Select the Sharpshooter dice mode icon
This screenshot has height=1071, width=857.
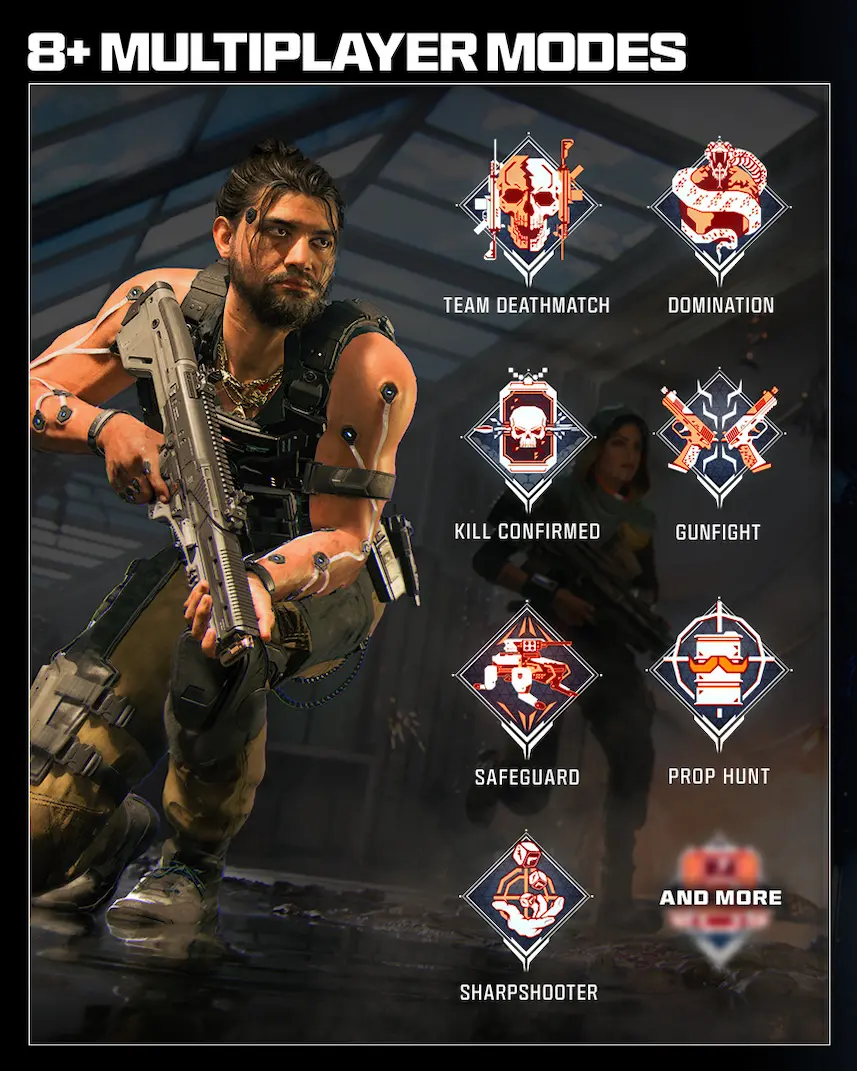tap(525, 899)
